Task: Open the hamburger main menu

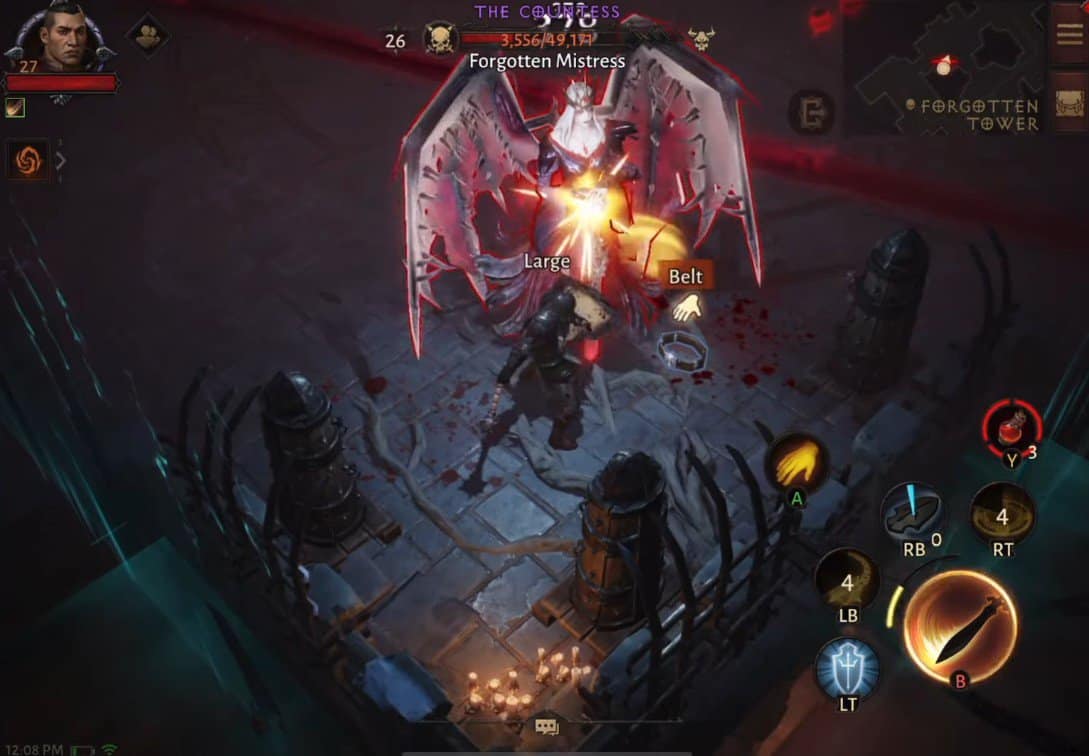Action: point(1070,31)
